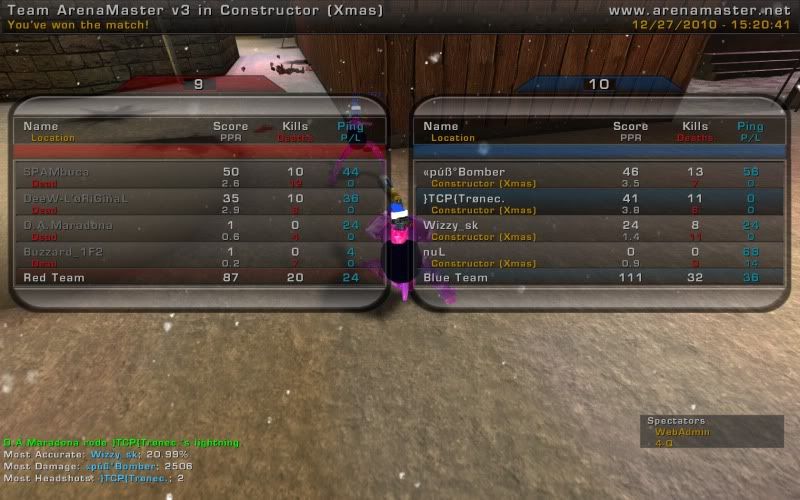Click the Blue Team totals row

pyautogui.click(x=598, y=277)
